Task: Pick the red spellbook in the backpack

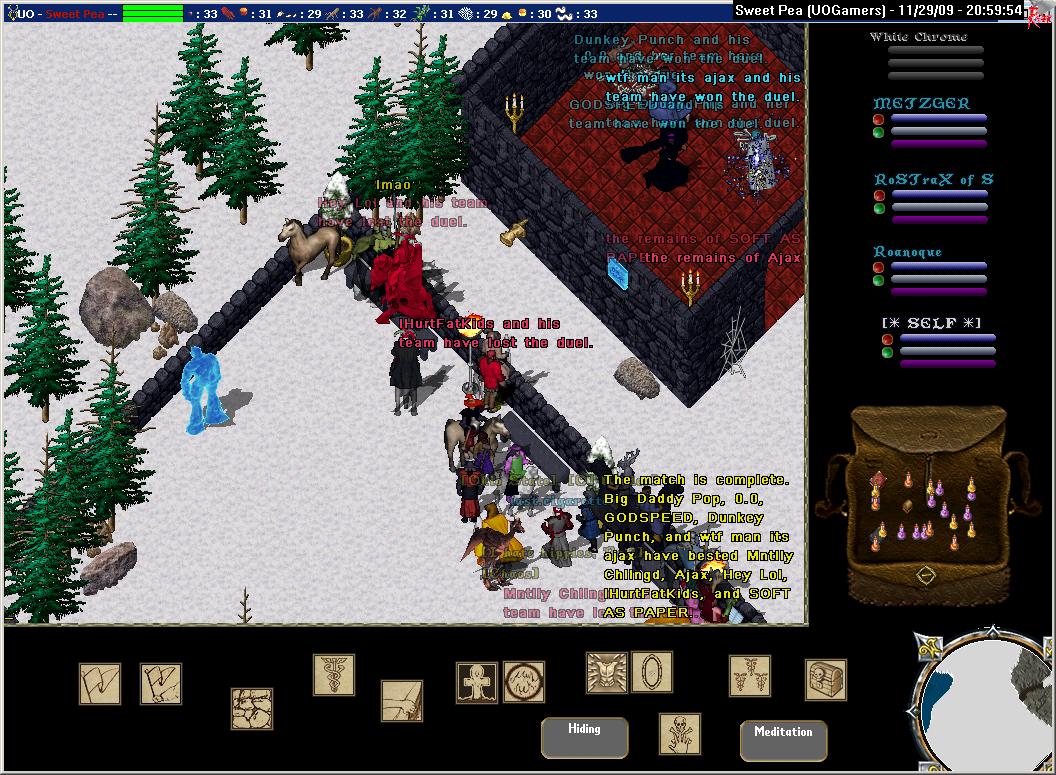Action: 877,477
